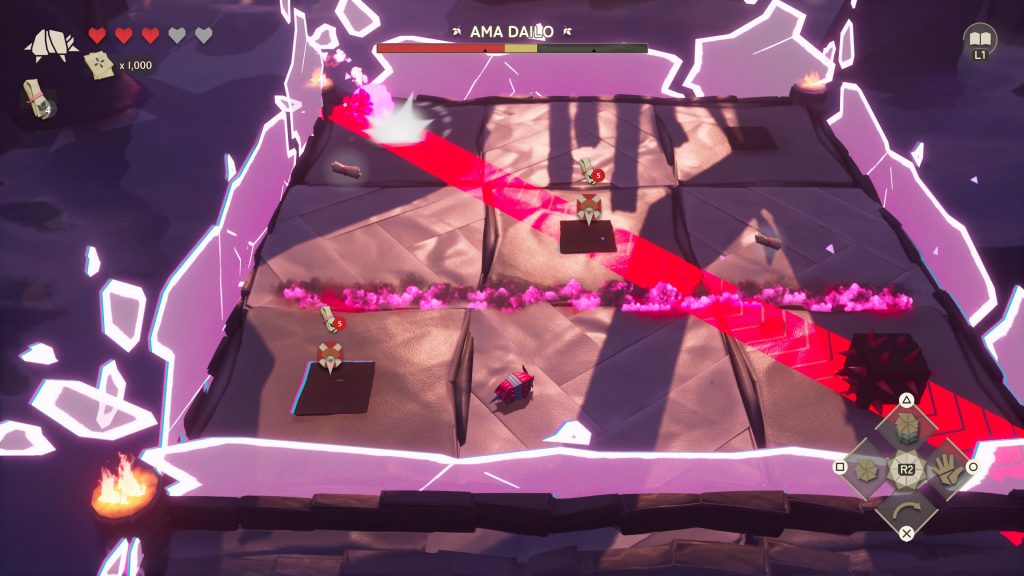This screenshot has width=1024, height=576.
Task: Select the origami armadillo form icon
Action: (x=52, y=43)
